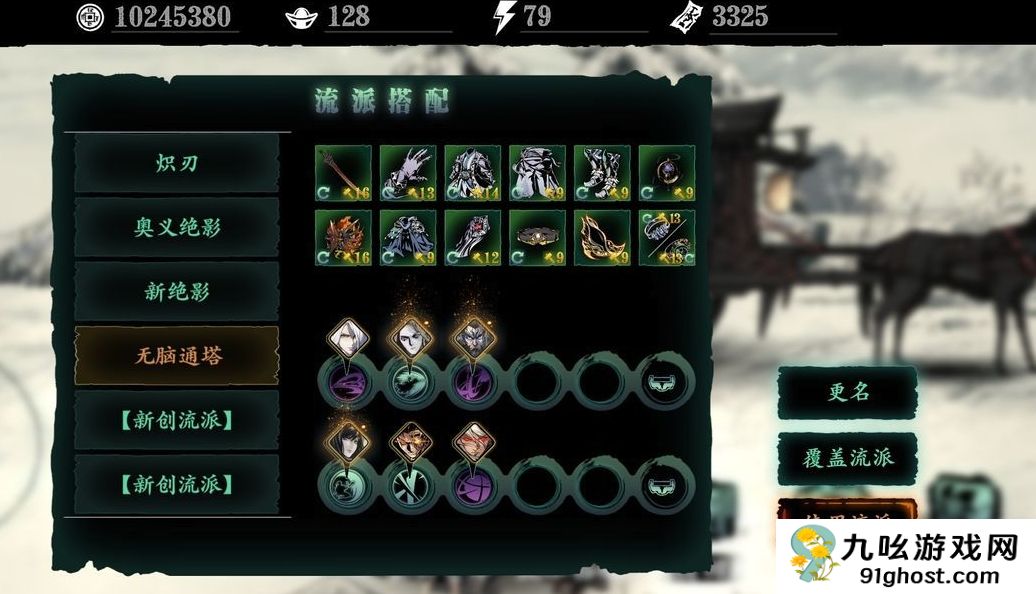The width and height of the screenshot is (1036, 594).
Task: Choose the armored boots equipment slot
Action: [602, 173]
